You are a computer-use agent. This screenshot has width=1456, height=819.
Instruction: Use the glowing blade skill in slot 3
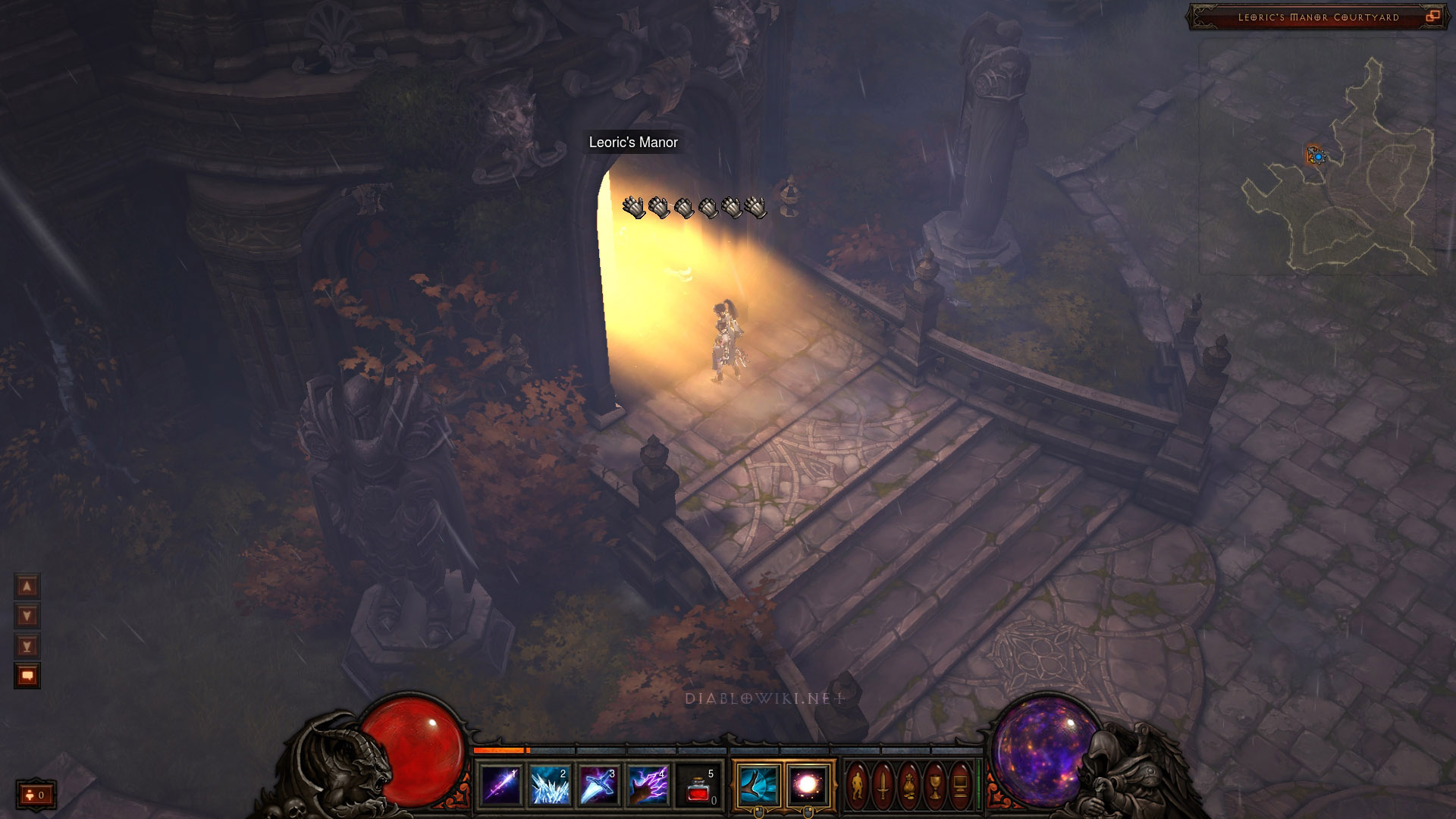tap(599, 786)
